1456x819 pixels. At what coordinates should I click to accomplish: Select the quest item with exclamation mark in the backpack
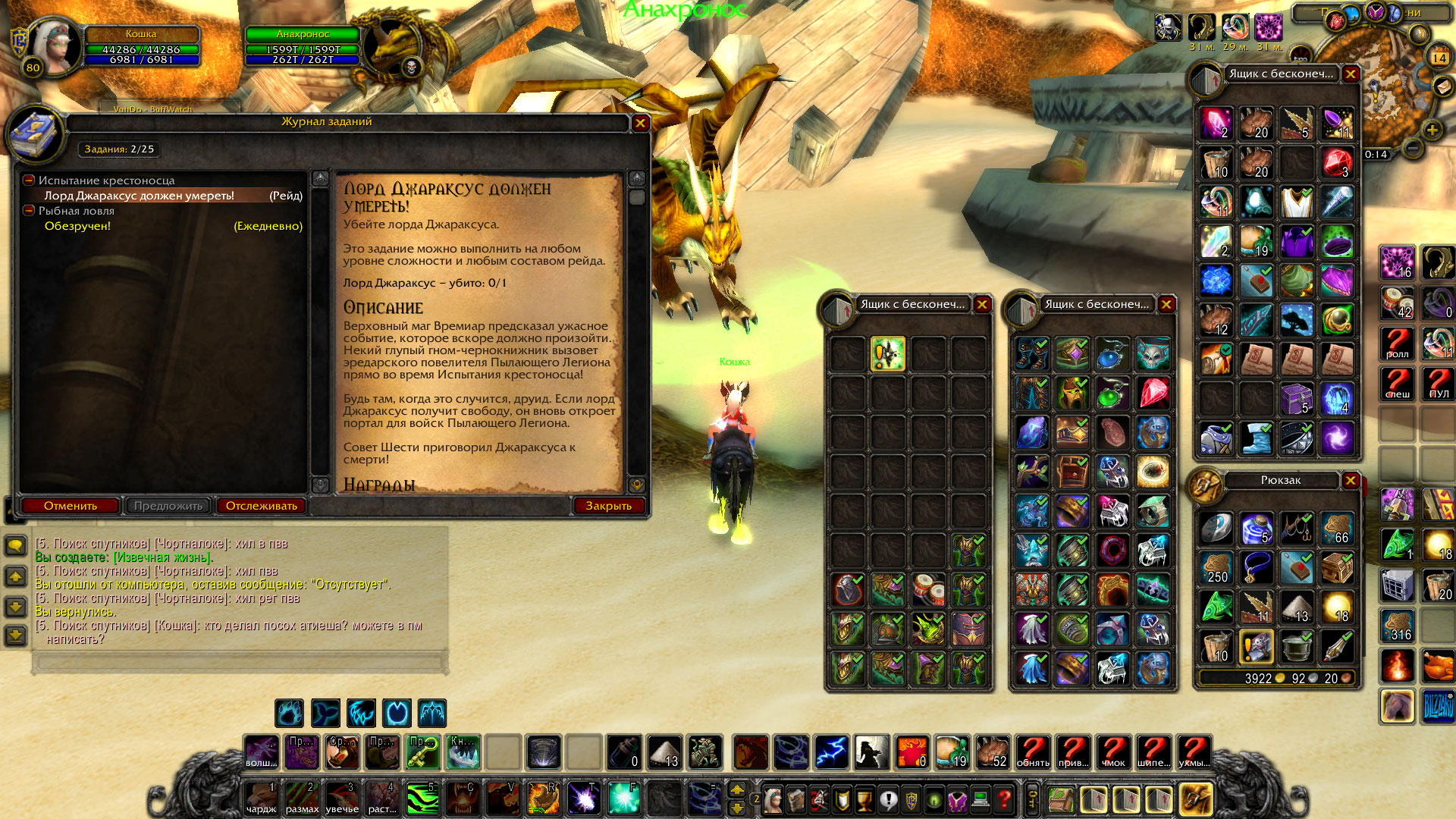point(1256,647)
